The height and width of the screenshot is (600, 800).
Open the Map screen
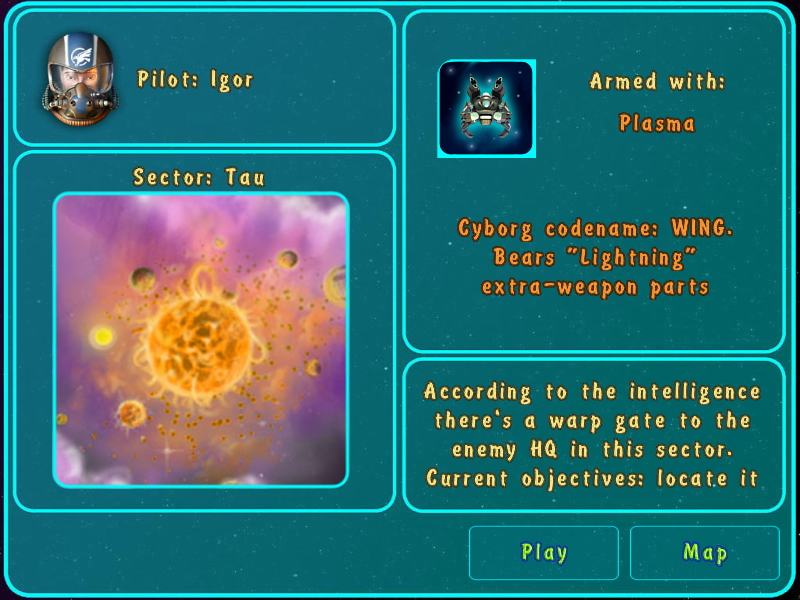704,553
